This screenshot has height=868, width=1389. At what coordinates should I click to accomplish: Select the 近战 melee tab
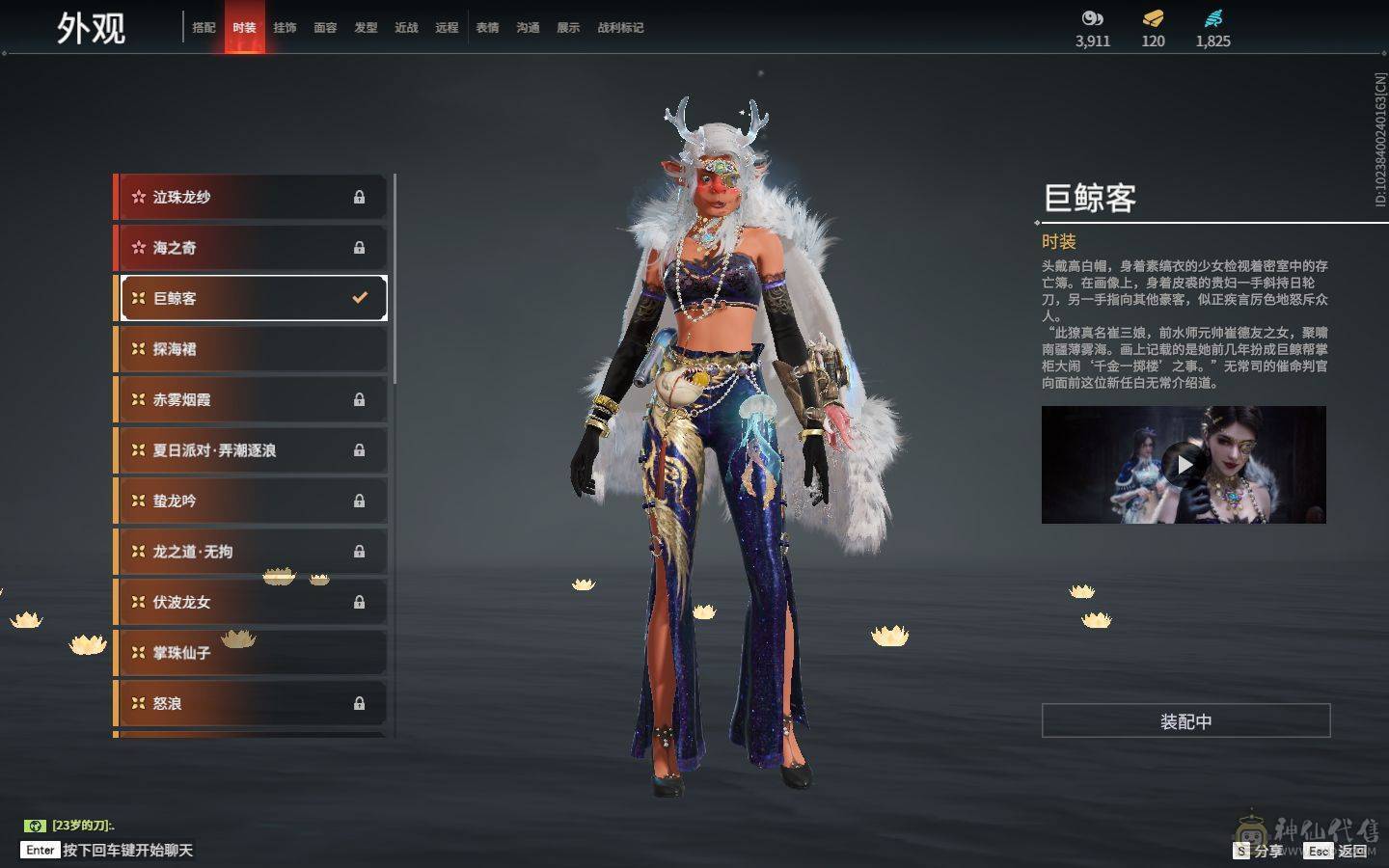(406, 28)
